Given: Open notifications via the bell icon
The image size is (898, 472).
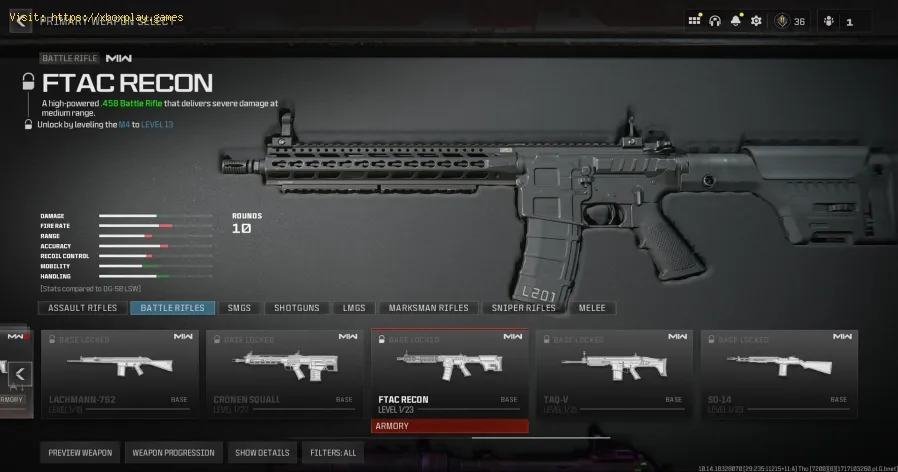Looking at the screenshot, I should tap(736, 21).
